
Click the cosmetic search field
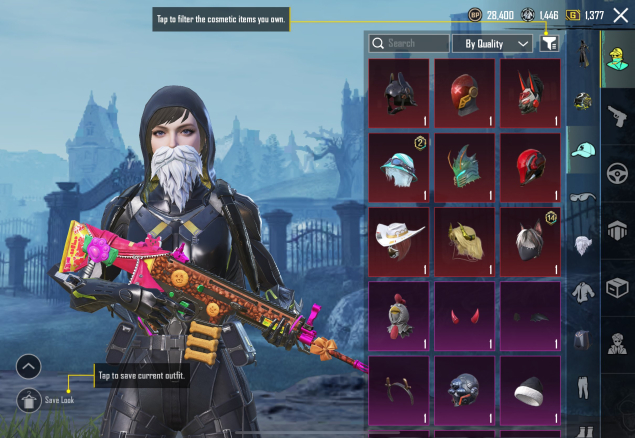pos(409,44)
